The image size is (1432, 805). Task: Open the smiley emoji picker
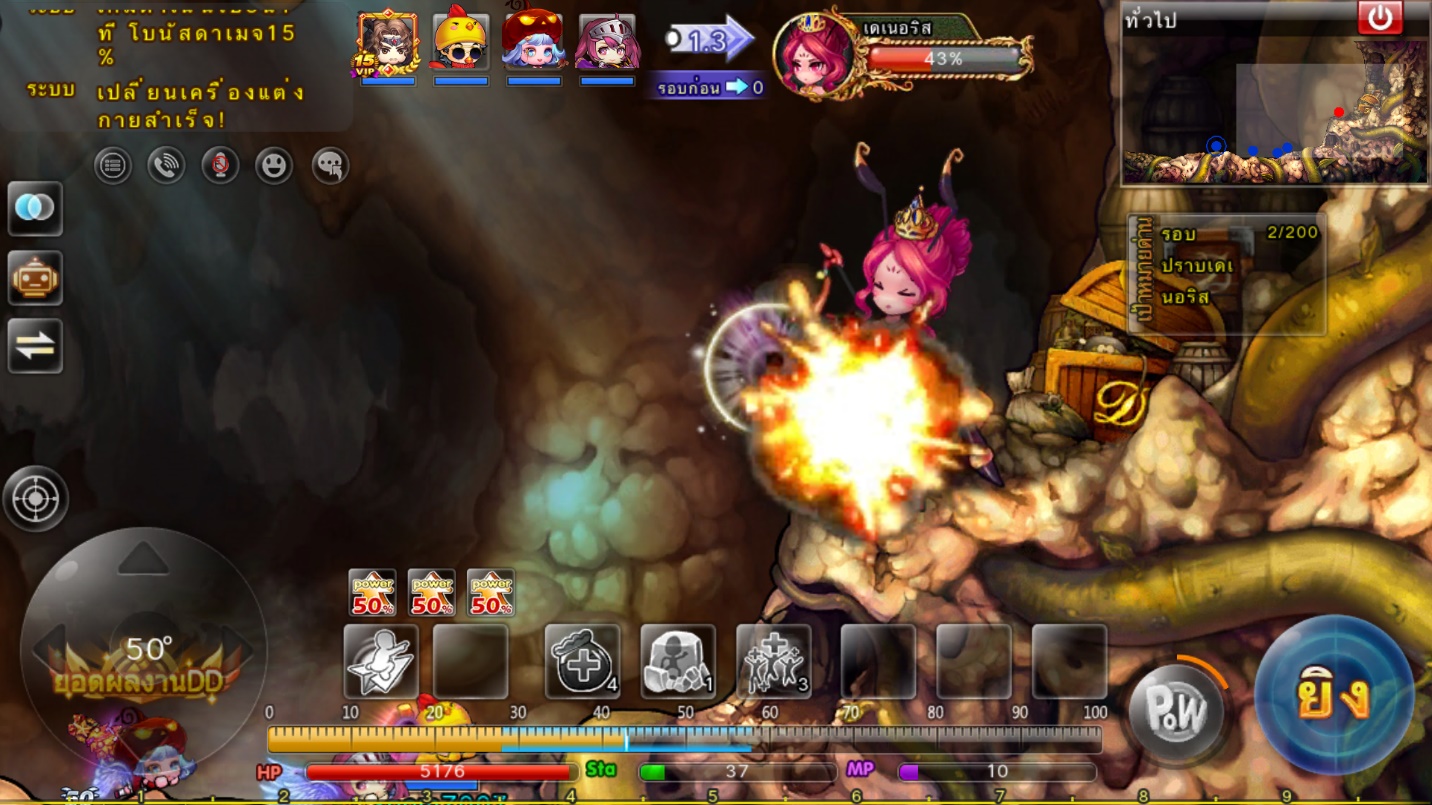coord(274,166)
